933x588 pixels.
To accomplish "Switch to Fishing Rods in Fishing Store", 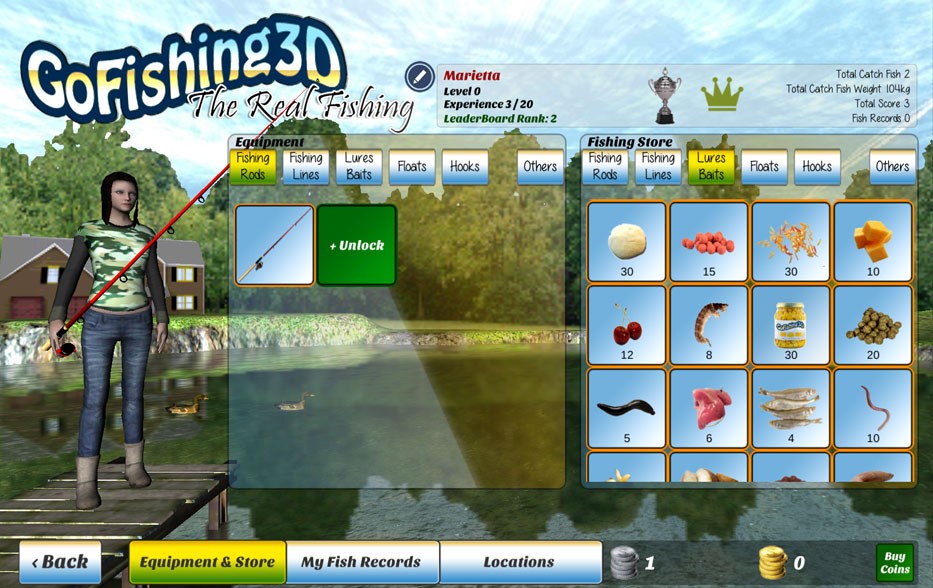I will 605,166.
